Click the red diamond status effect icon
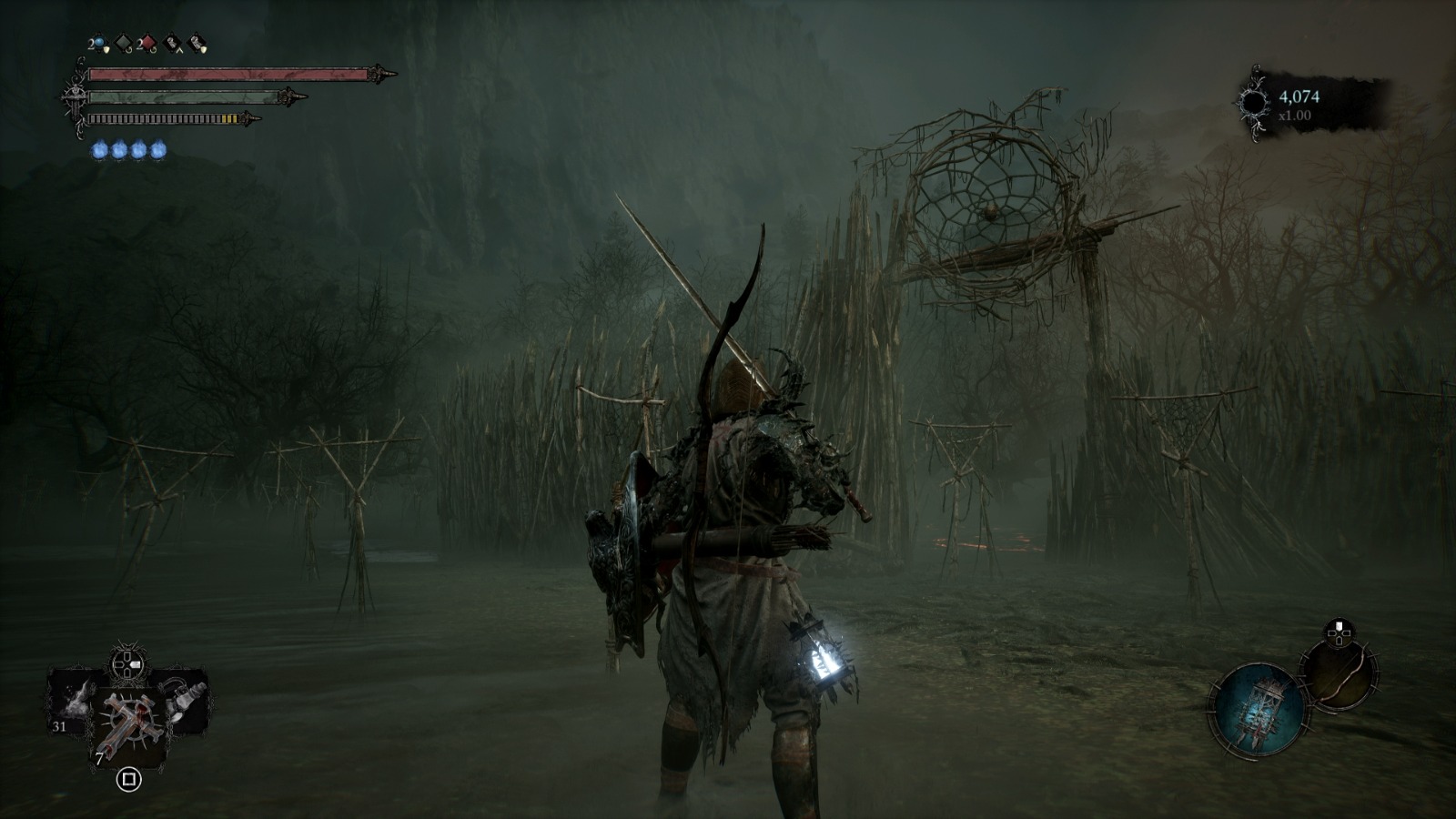1456x819 pixels. [x=147, y=42]
